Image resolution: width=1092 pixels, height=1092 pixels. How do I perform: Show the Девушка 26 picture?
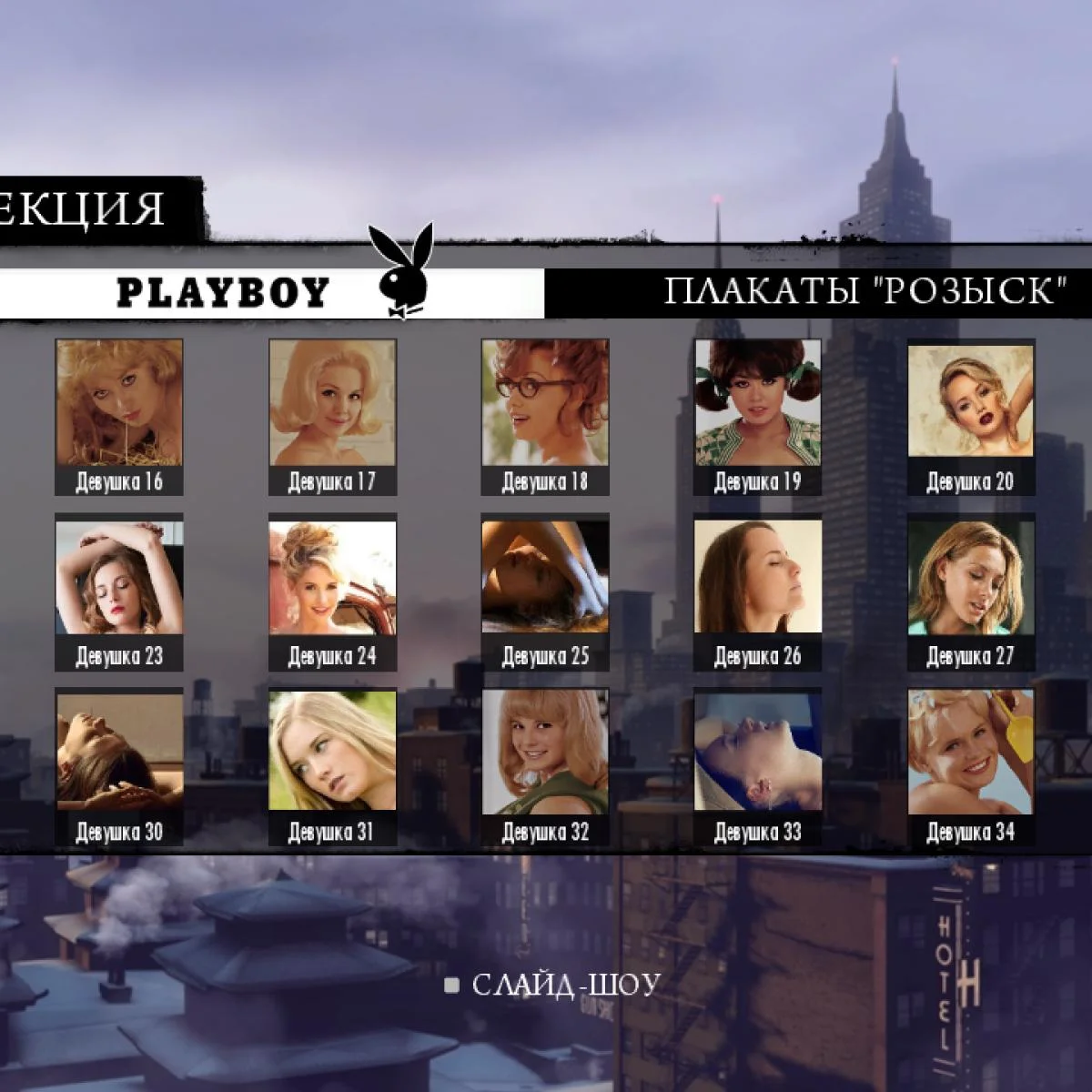pyautogui.click(x=758, y=578)
